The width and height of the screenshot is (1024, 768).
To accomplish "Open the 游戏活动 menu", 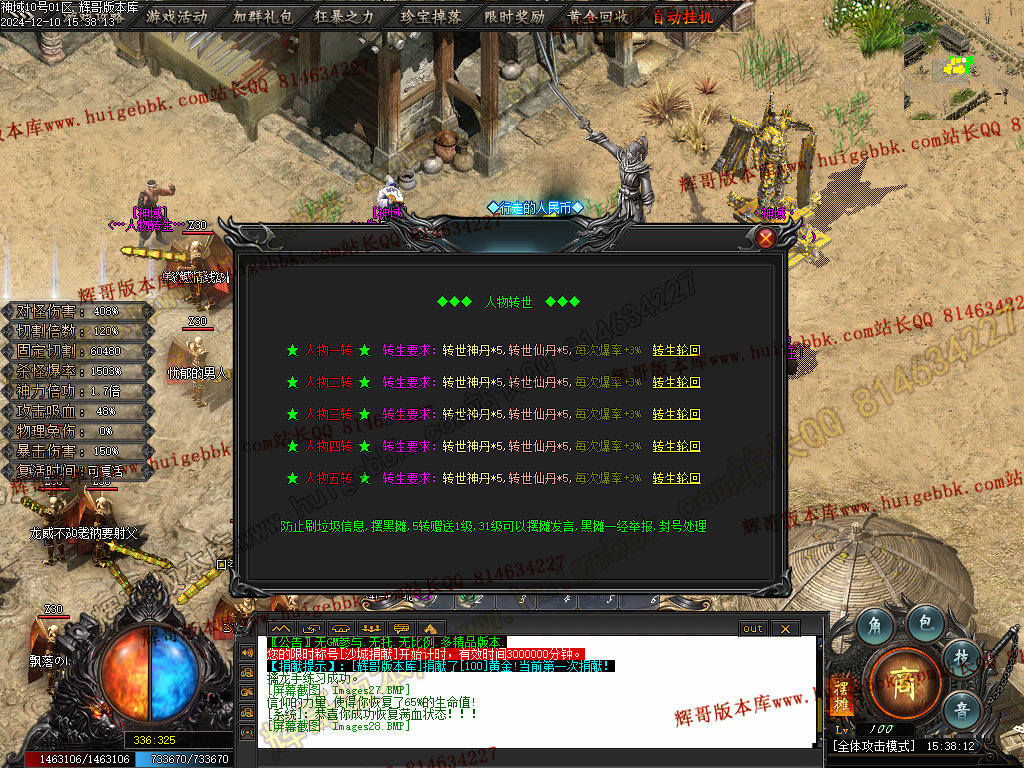I will (177, 16).
